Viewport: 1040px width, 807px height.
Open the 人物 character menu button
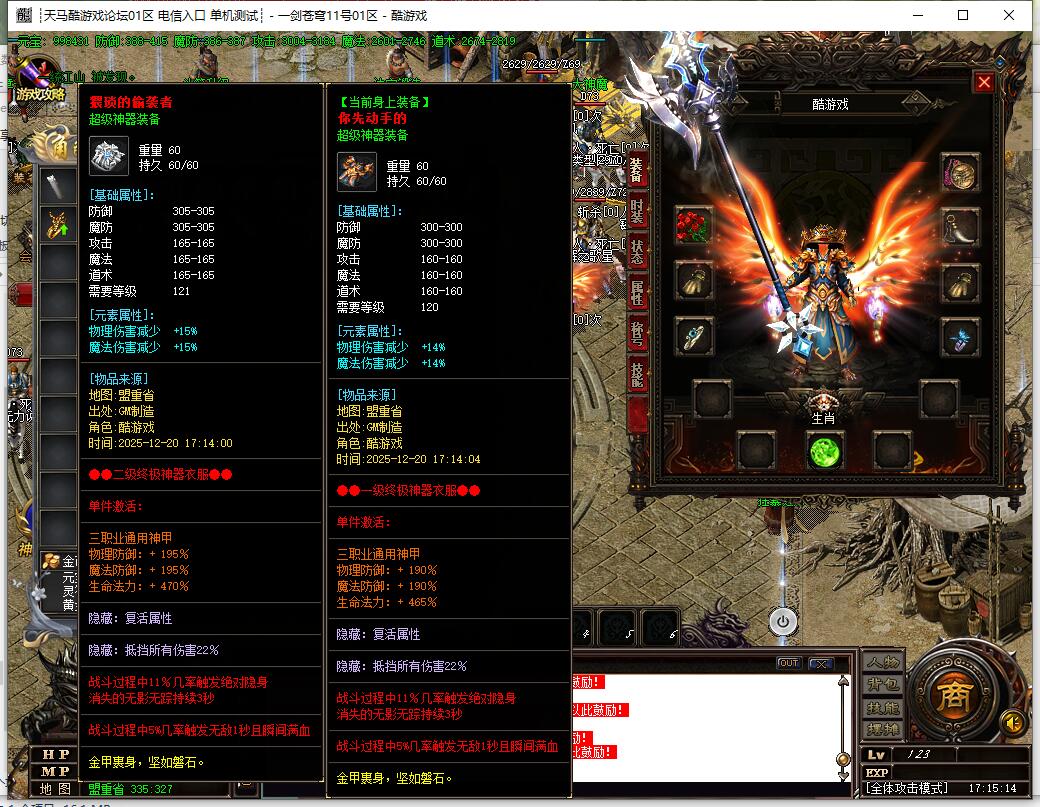(883, 663)
